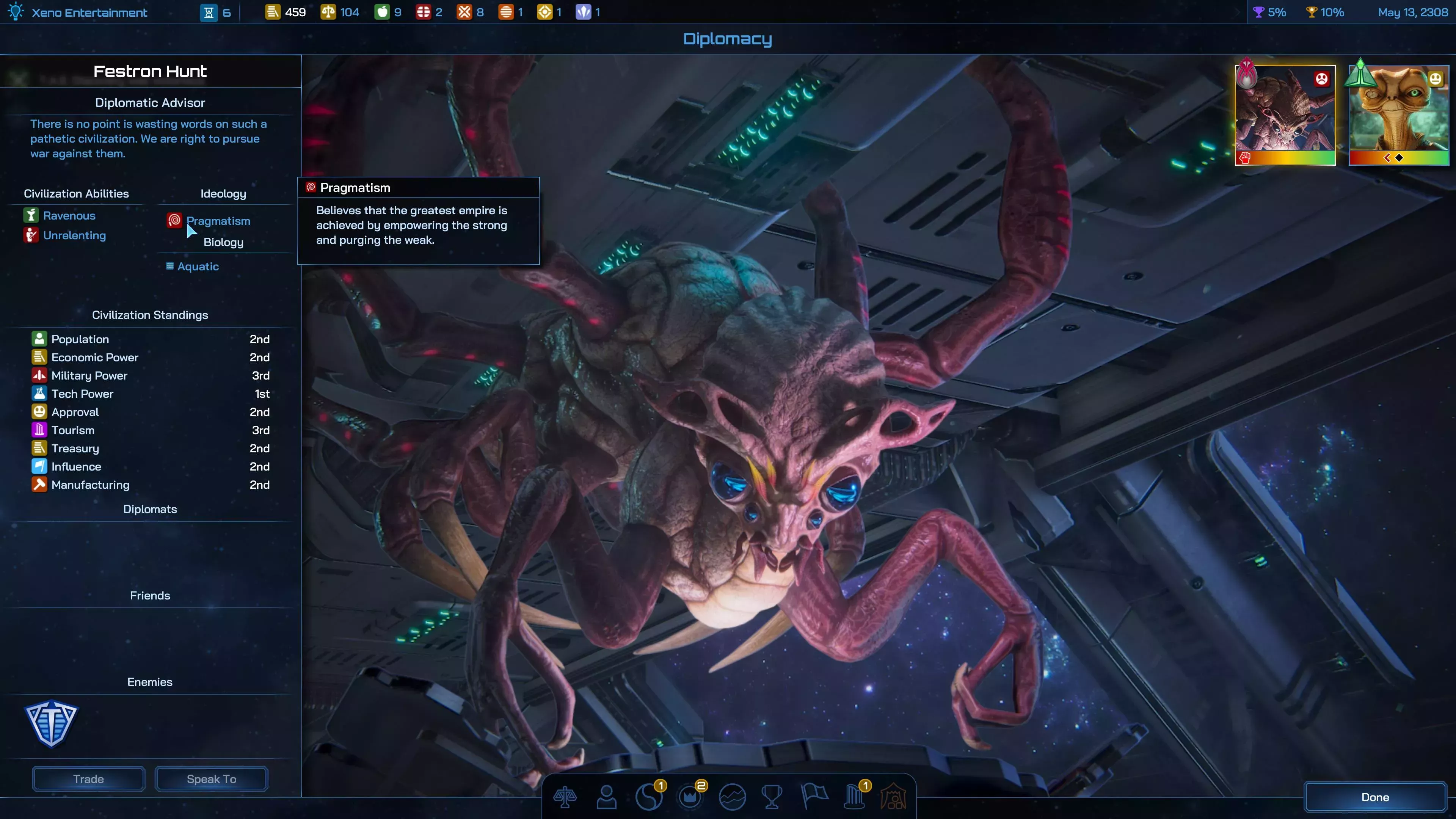The width and height of the screenshot is (1456, 819).
Task: Open the orange tent toolbar icon
Action: [894, 797]
